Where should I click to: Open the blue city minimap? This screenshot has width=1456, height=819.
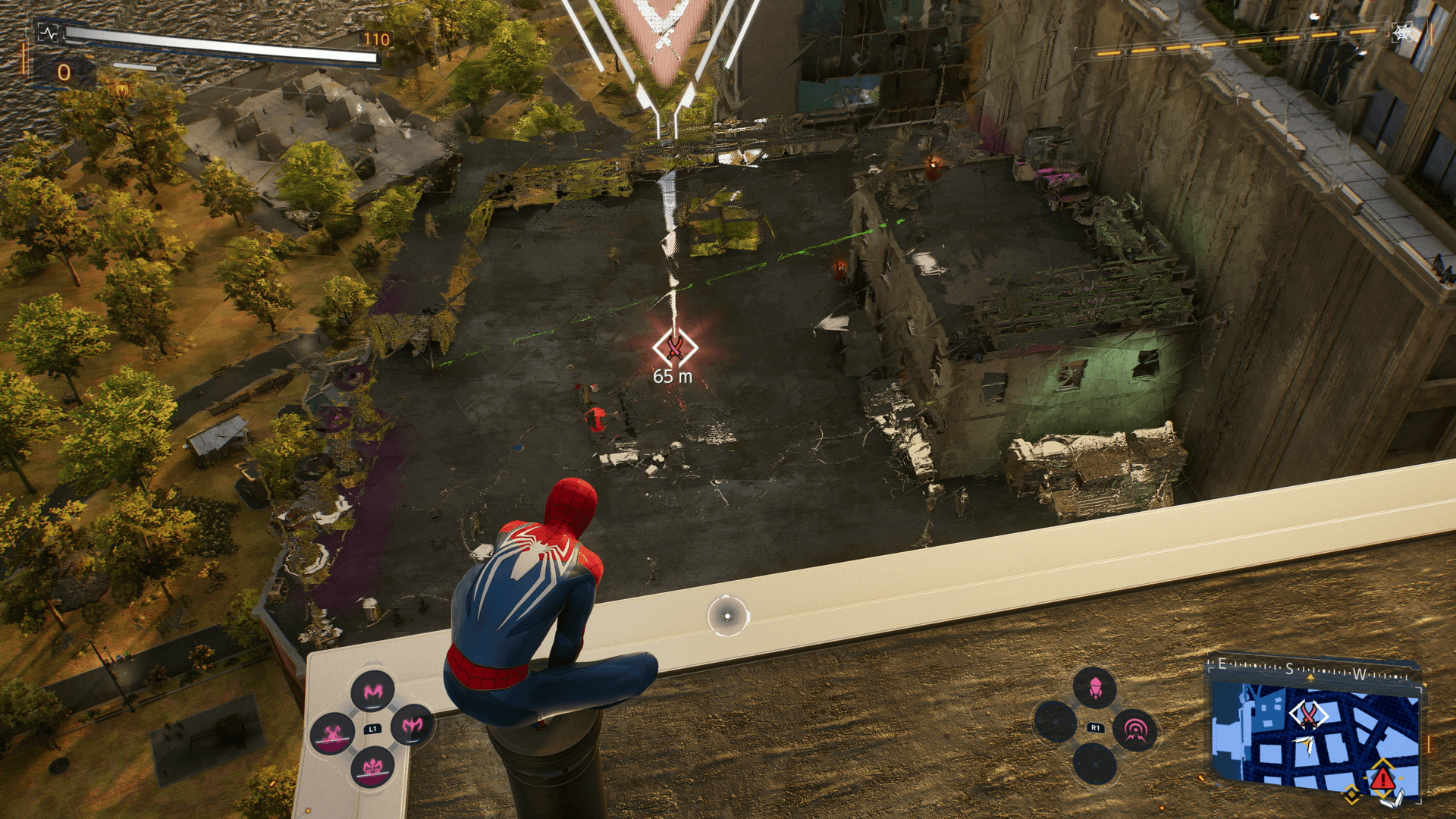(x=1315, y=736)
